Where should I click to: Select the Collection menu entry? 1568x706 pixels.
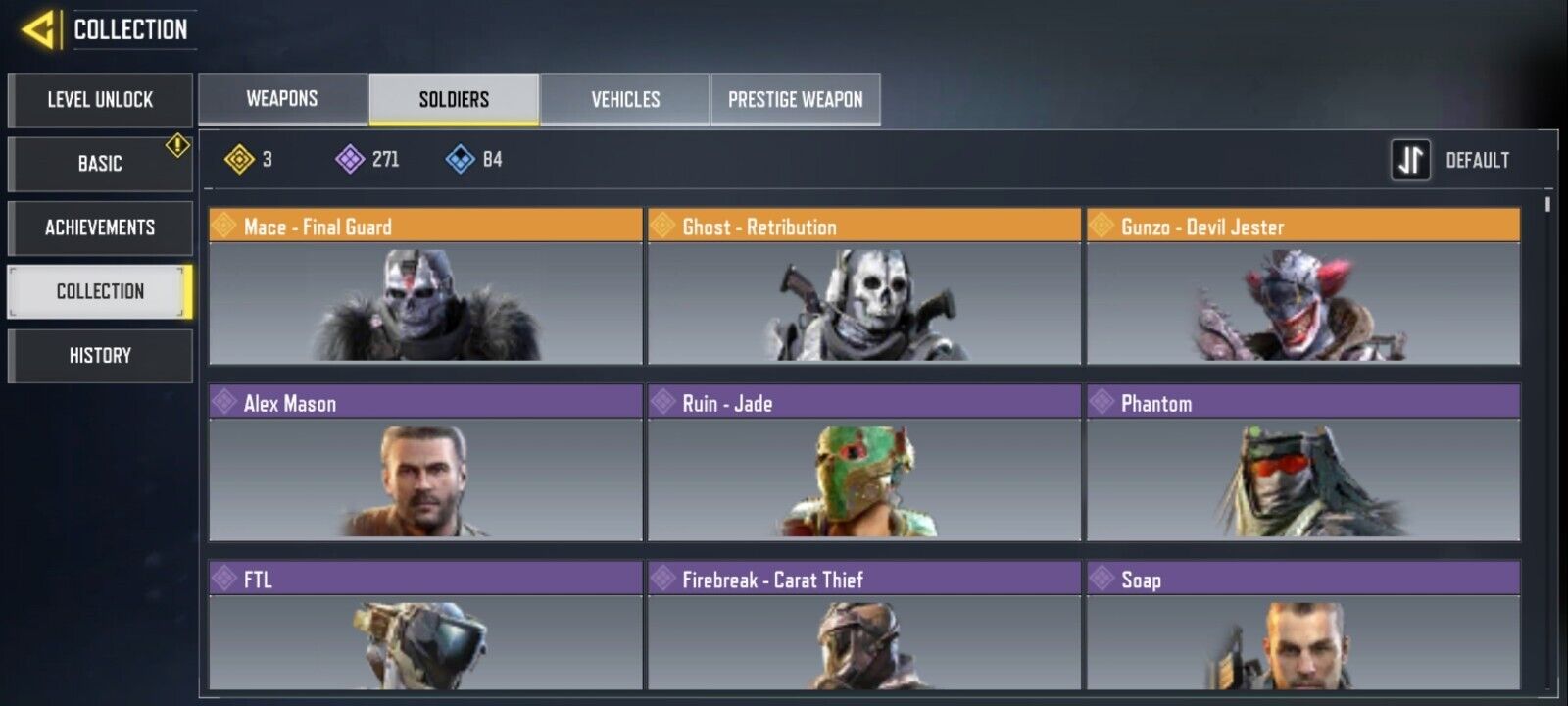pos(100,291)
